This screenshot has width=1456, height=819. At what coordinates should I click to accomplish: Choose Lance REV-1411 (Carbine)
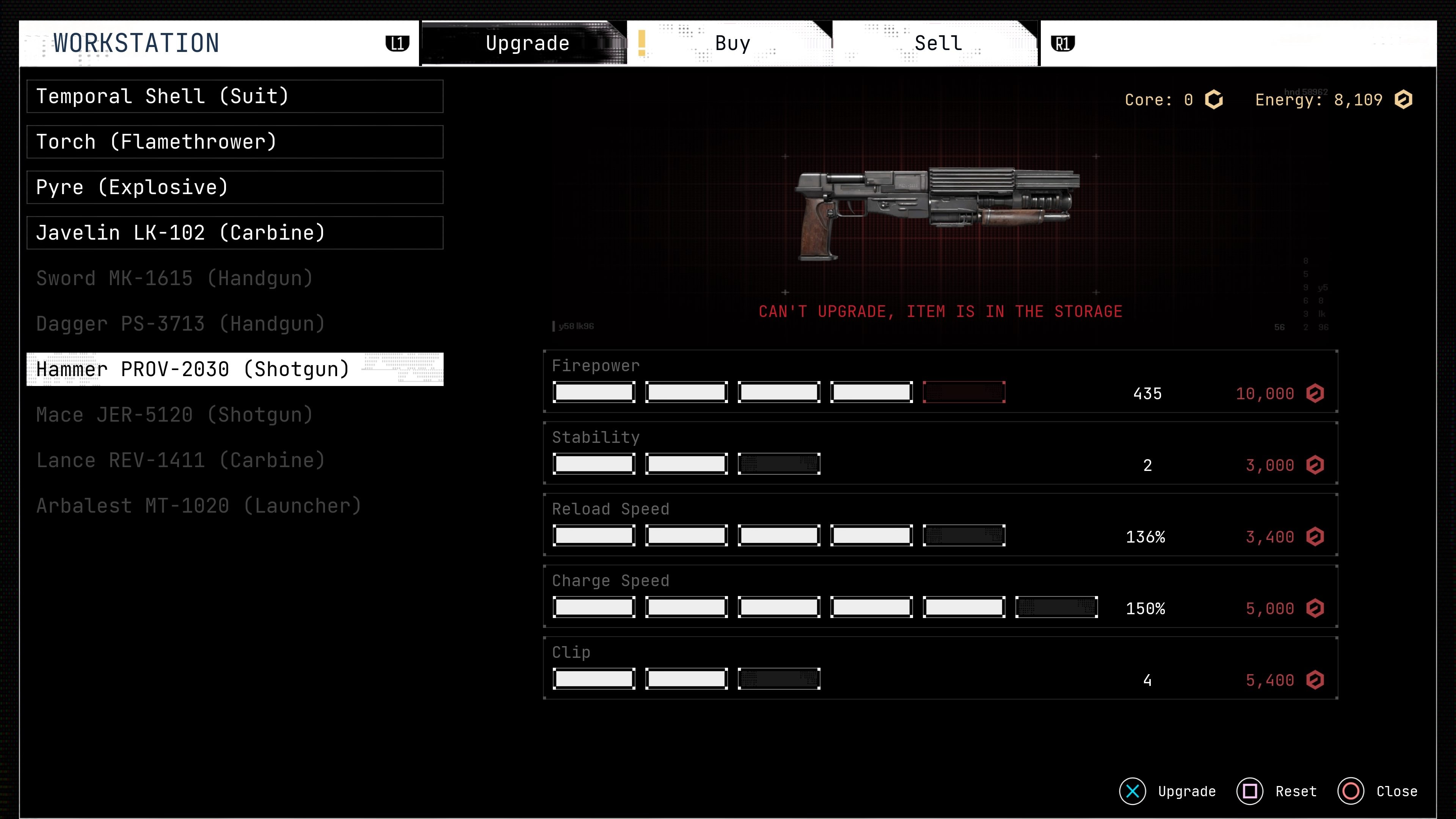coord(235,461)
